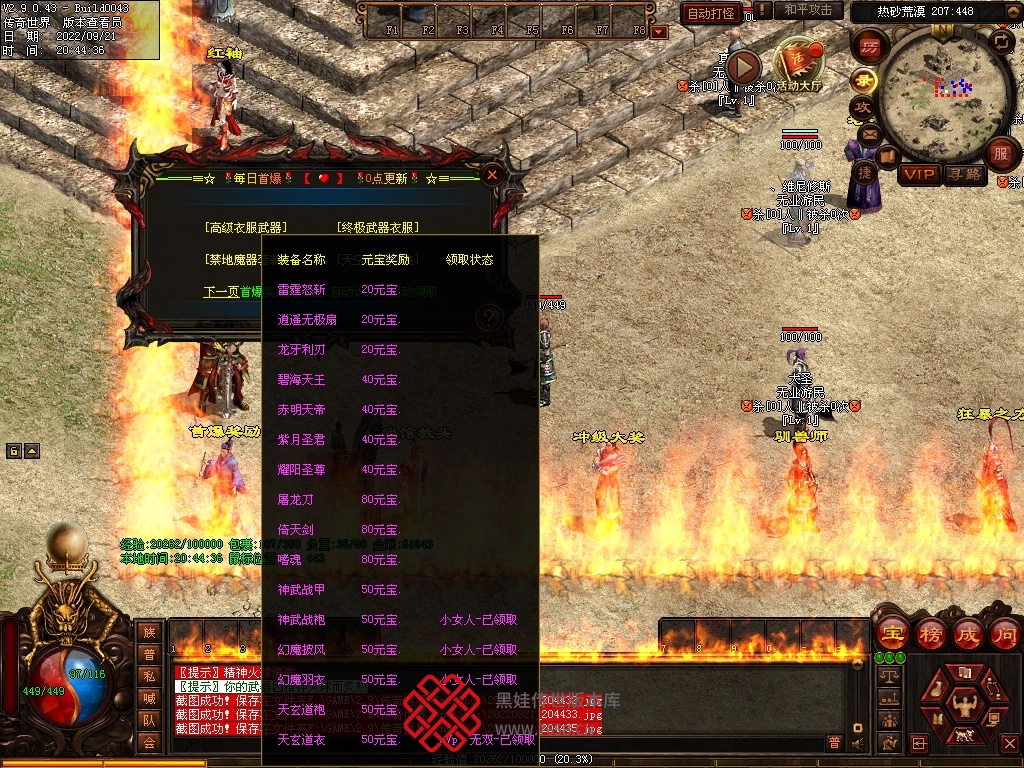Open the 成 achievements button
1024x768 pixels.
coord(967,634)
